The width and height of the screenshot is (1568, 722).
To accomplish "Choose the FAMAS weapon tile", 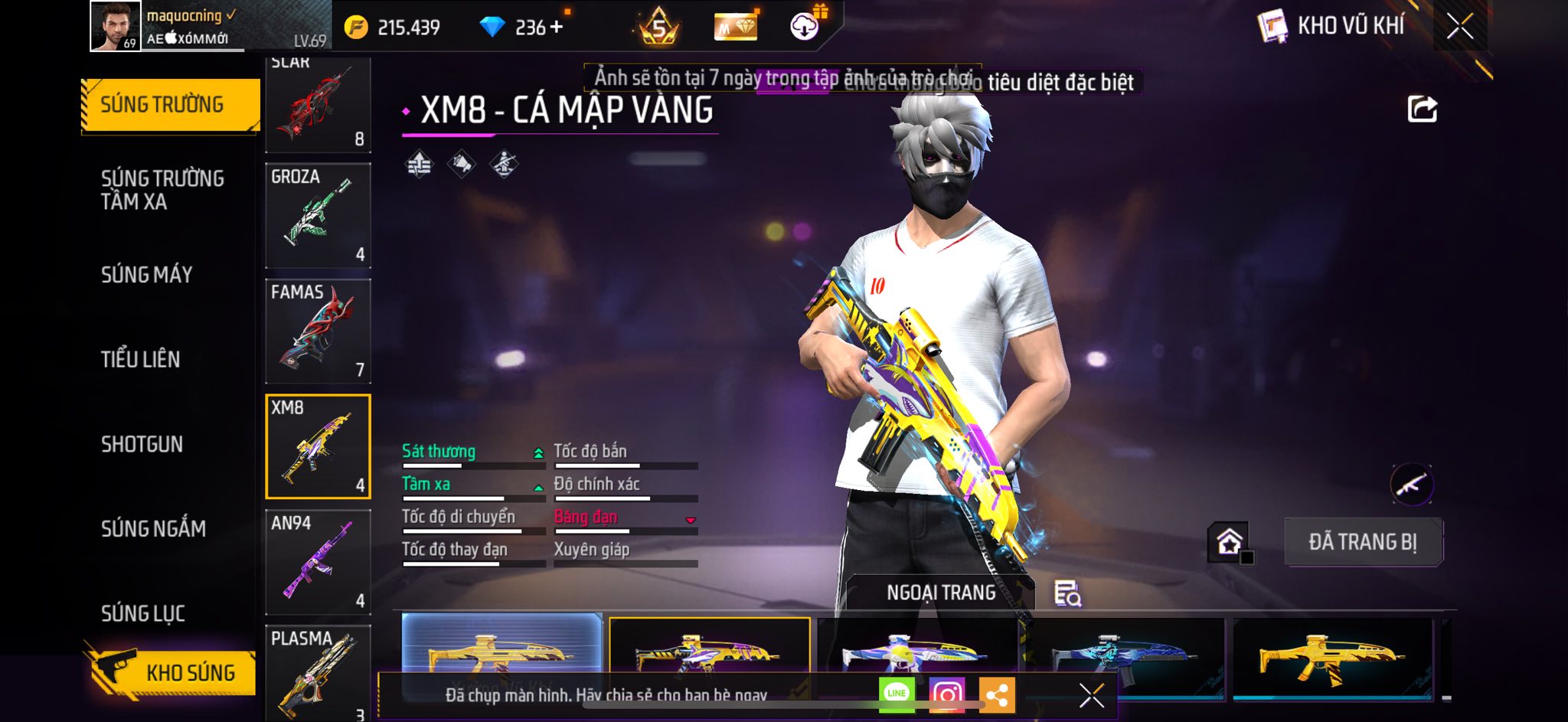I will click(318, 331).
